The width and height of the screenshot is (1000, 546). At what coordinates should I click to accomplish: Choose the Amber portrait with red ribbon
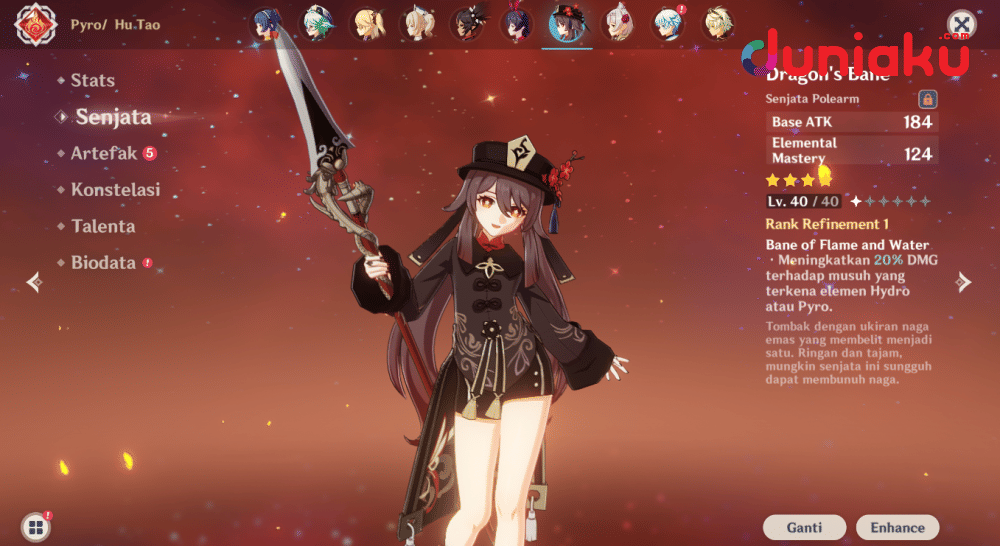pos(518,24)
